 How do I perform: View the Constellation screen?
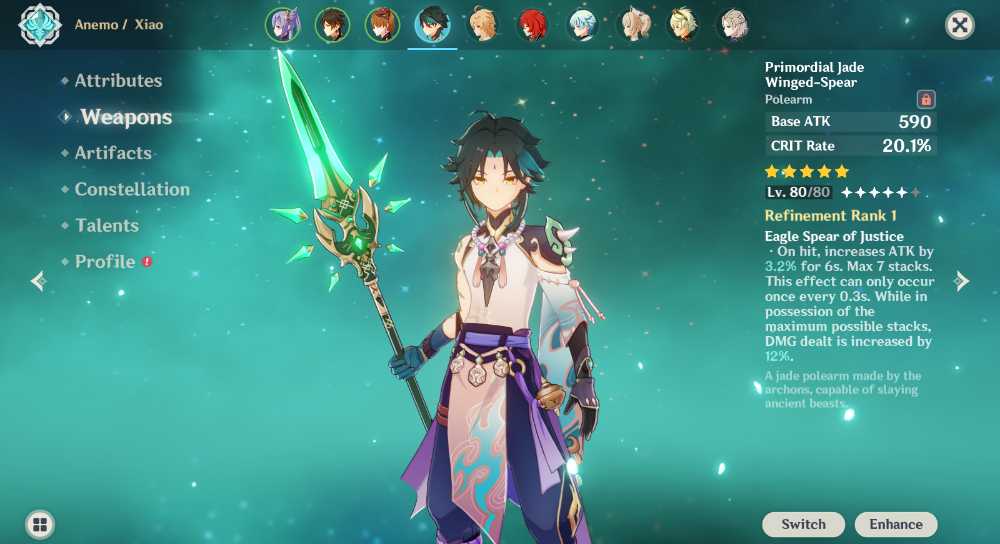coord(132,189)
